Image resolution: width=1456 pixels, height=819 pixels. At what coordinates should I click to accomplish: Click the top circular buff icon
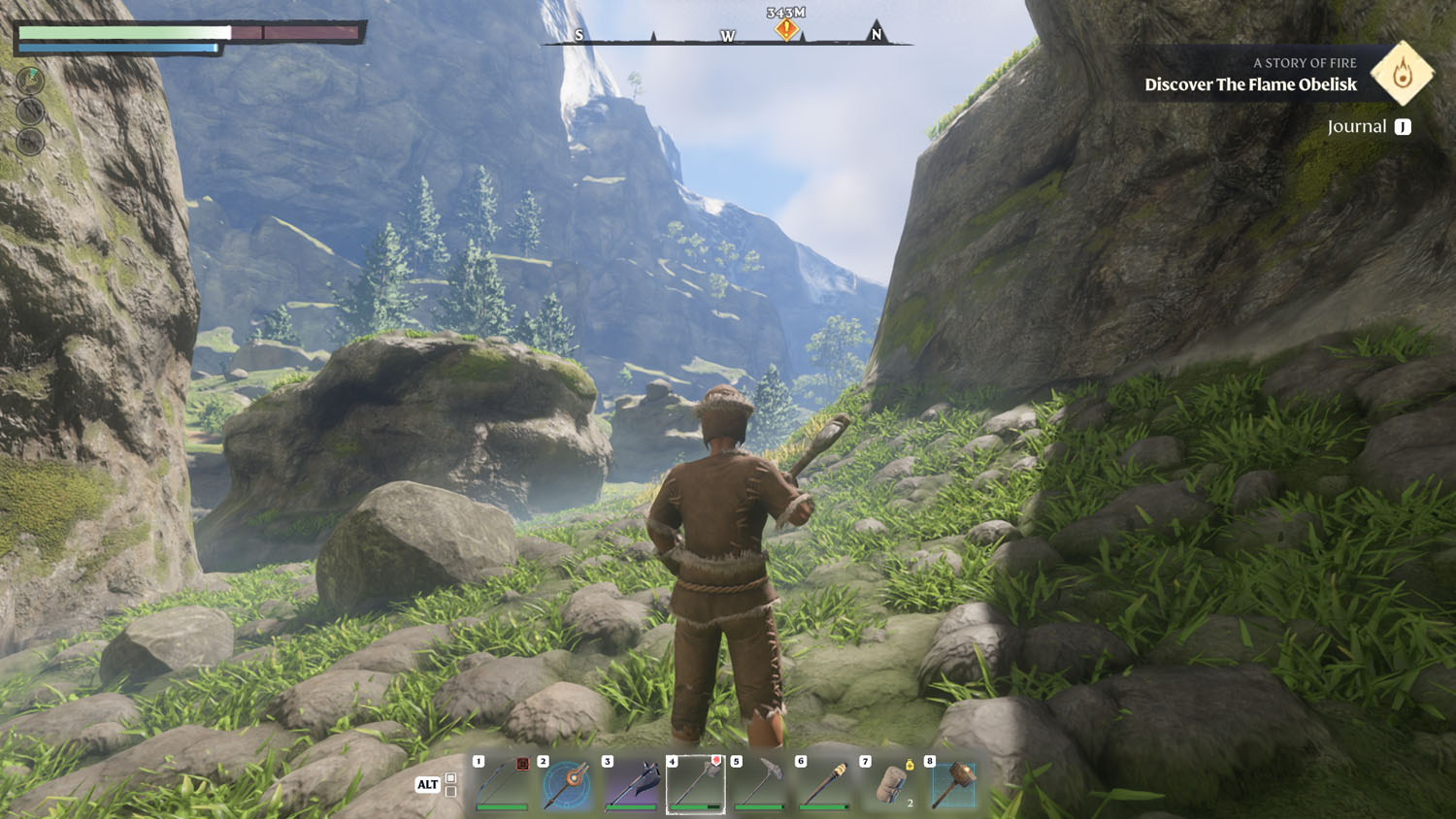coord(31,81)
